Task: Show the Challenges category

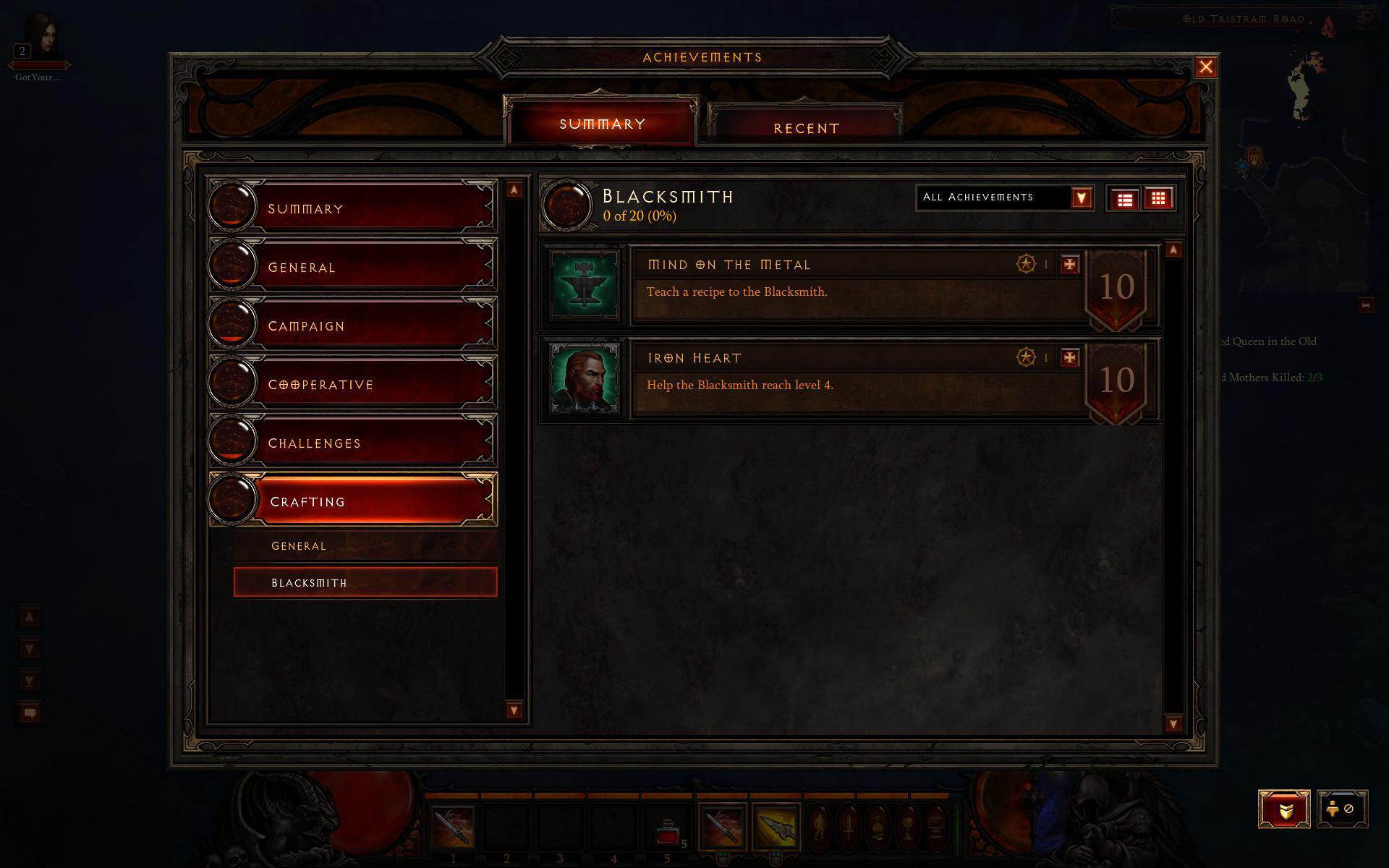Action: pos(352,443)
